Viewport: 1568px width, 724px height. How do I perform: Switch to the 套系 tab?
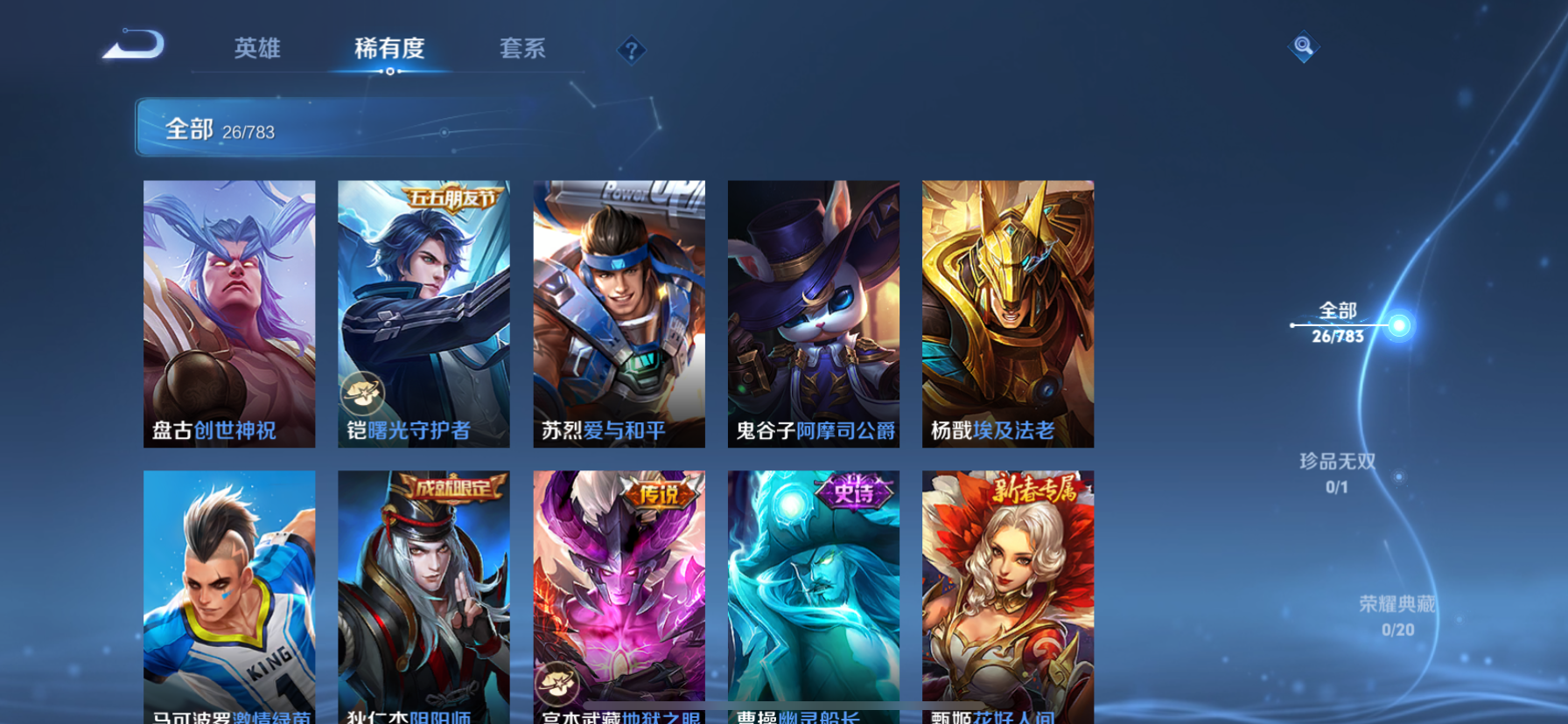point(523,50)
